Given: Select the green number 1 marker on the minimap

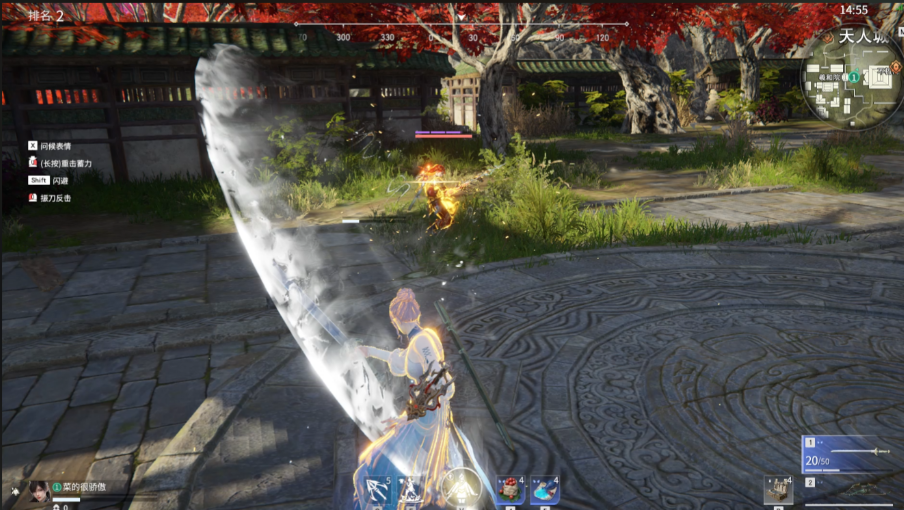Looking at the screenshot, I should coord(854,77).
